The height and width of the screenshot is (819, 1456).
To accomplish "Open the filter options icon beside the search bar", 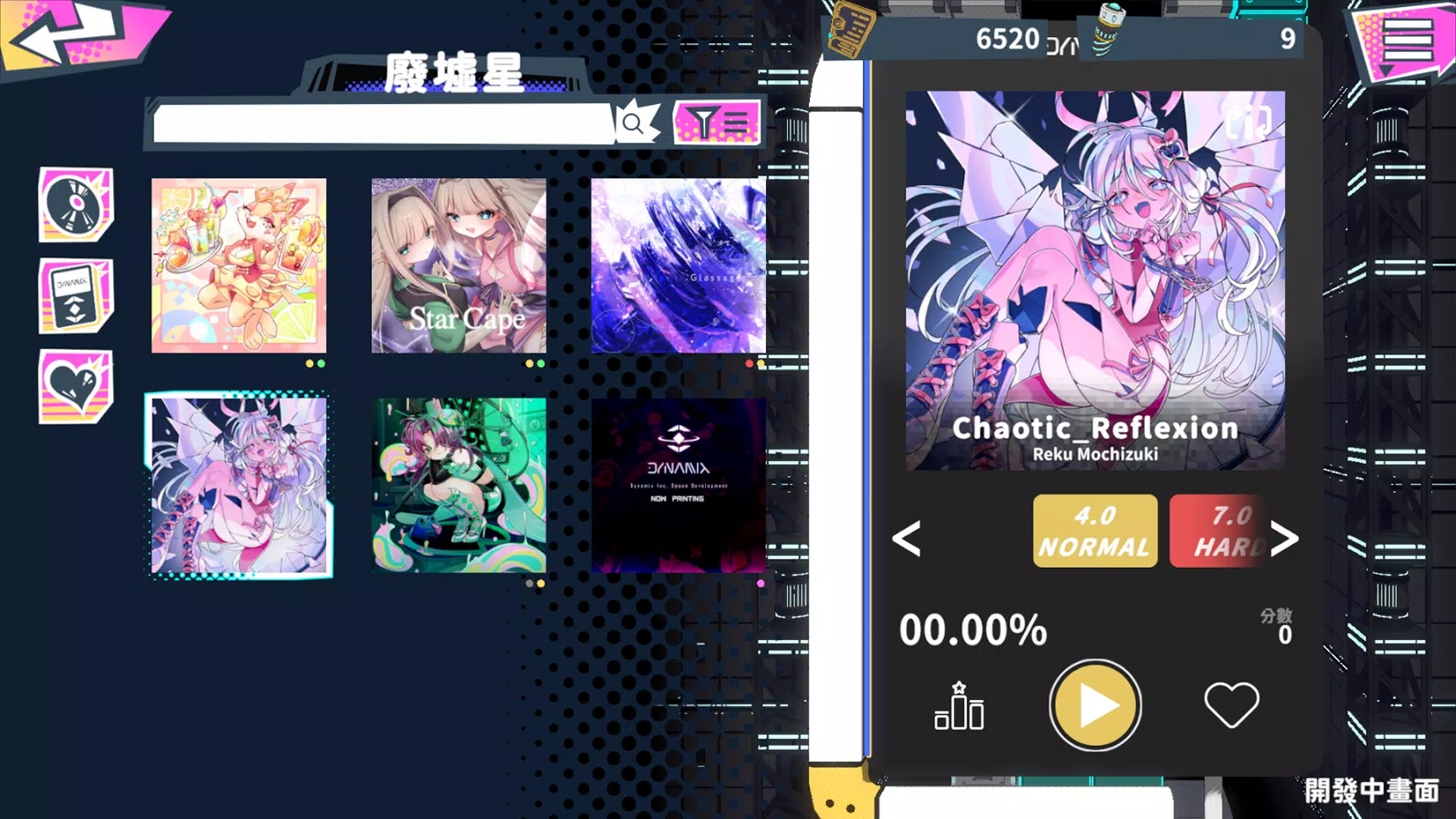I will click(x=716, y=124).
